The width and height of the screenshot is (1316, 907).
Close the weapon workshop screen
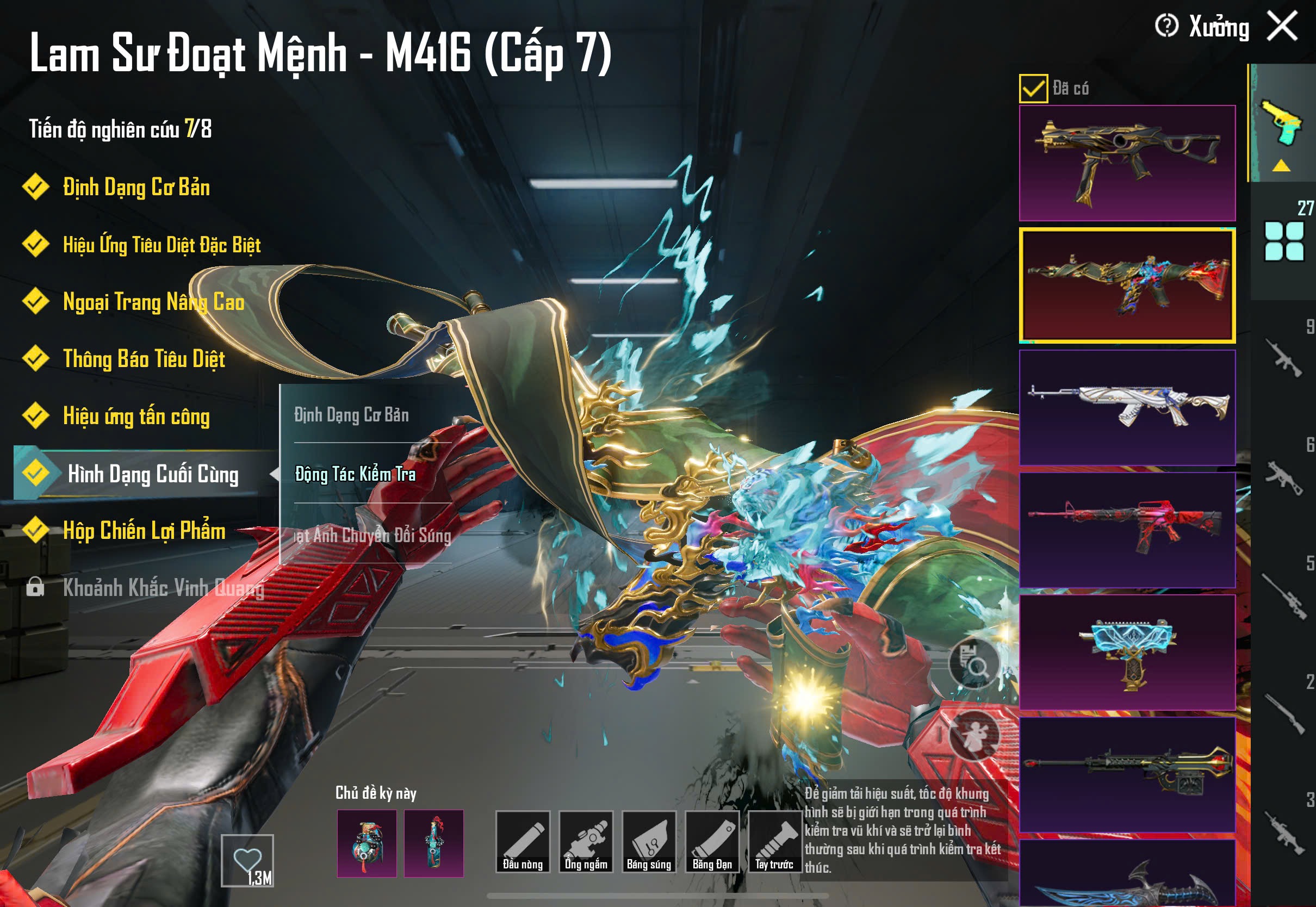coord(1282,27)
